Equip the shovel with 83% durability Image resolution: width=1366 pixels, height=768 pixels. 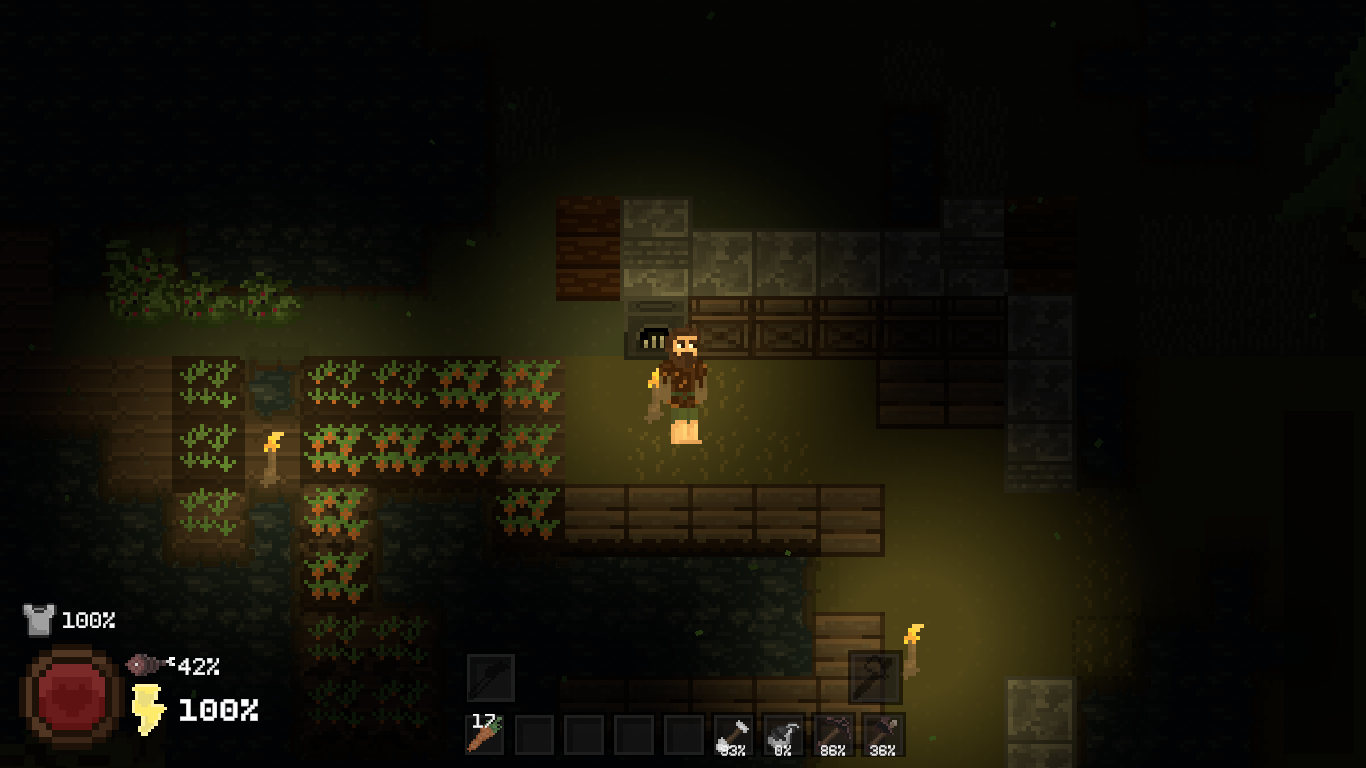click(x=734, y=735)
